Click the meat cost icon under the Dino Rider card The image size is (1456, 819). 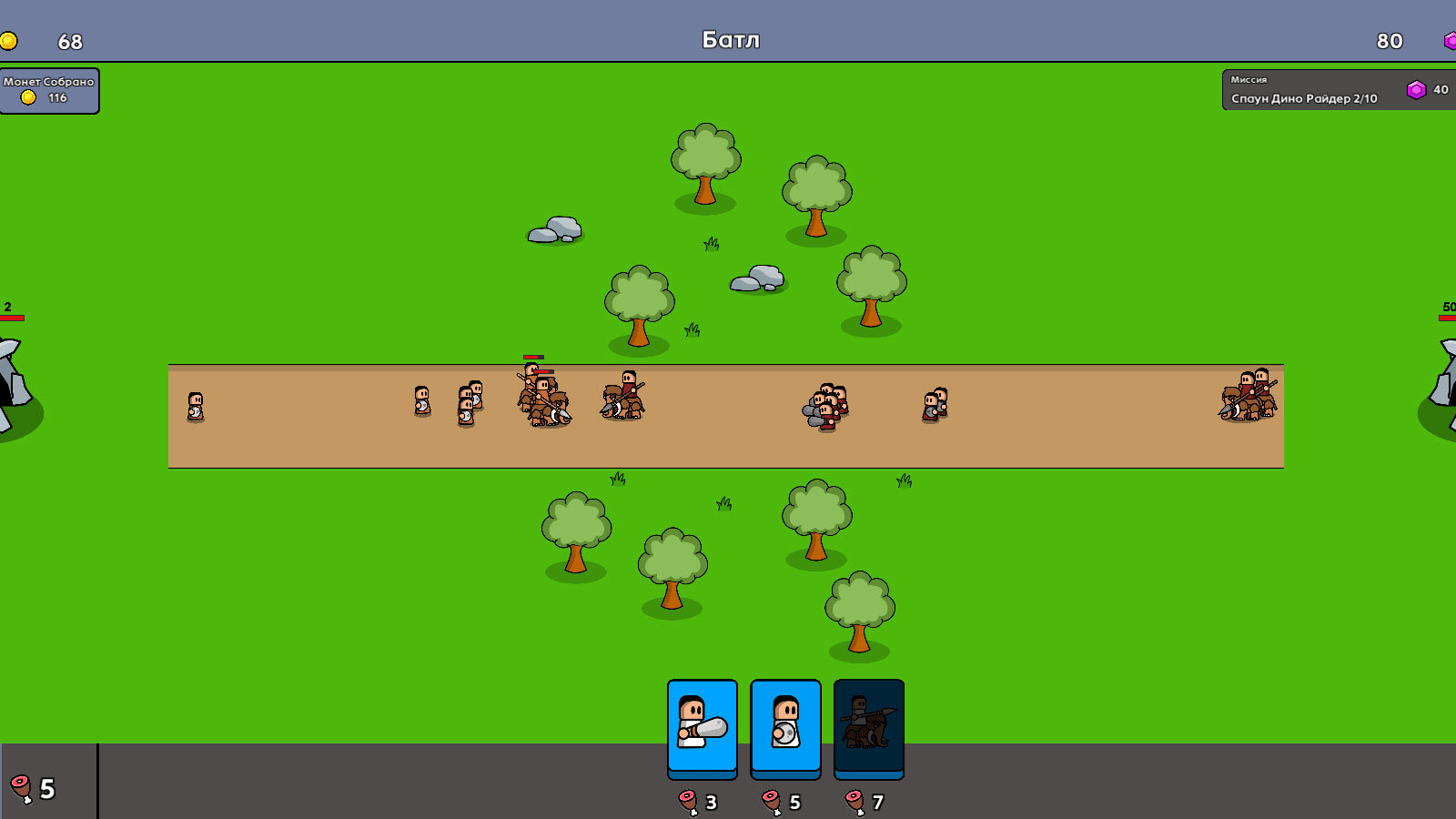(852, 802)
